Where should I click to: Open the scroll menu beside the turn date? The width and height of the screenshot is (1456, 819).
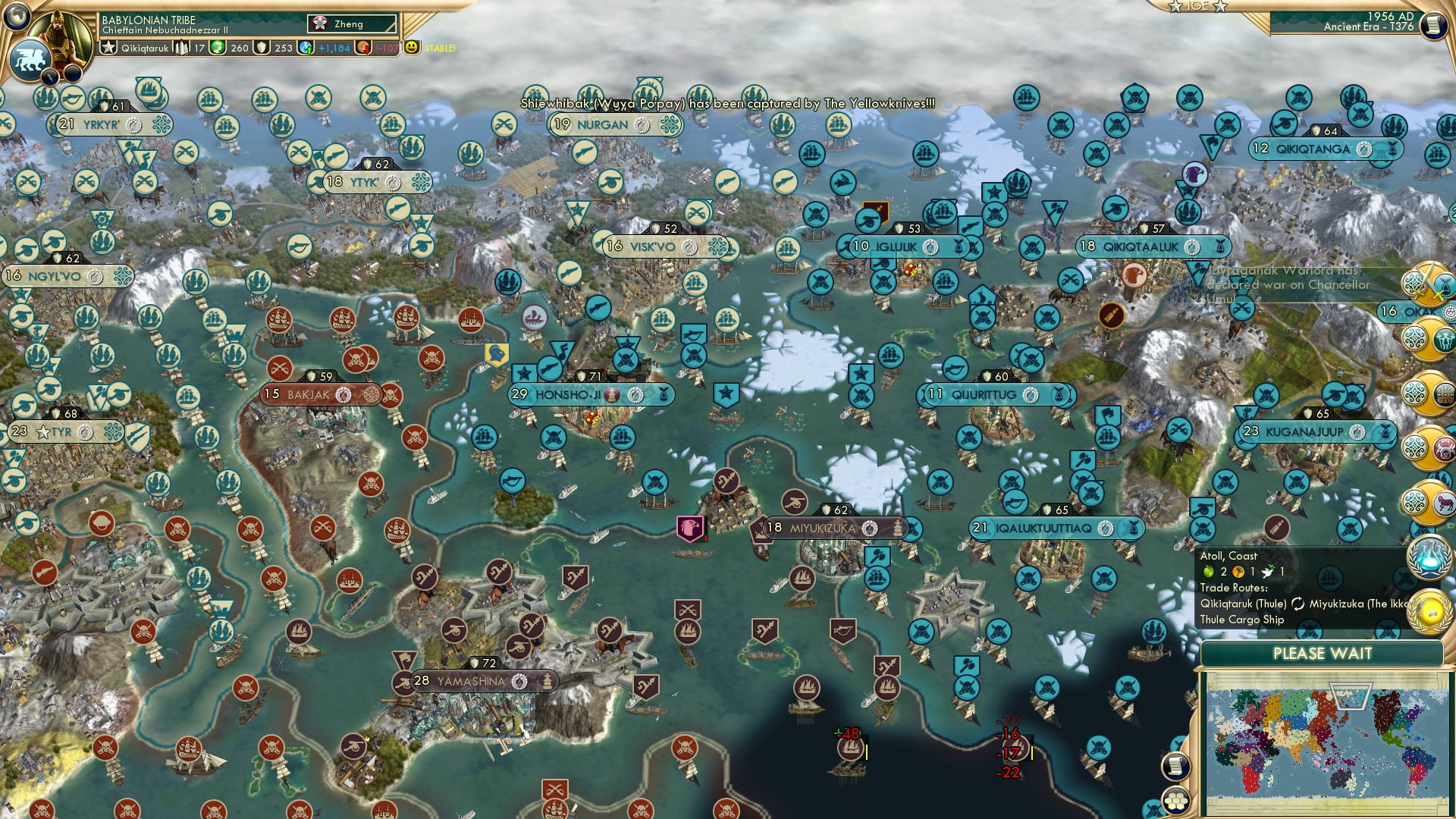[1432, 25]
